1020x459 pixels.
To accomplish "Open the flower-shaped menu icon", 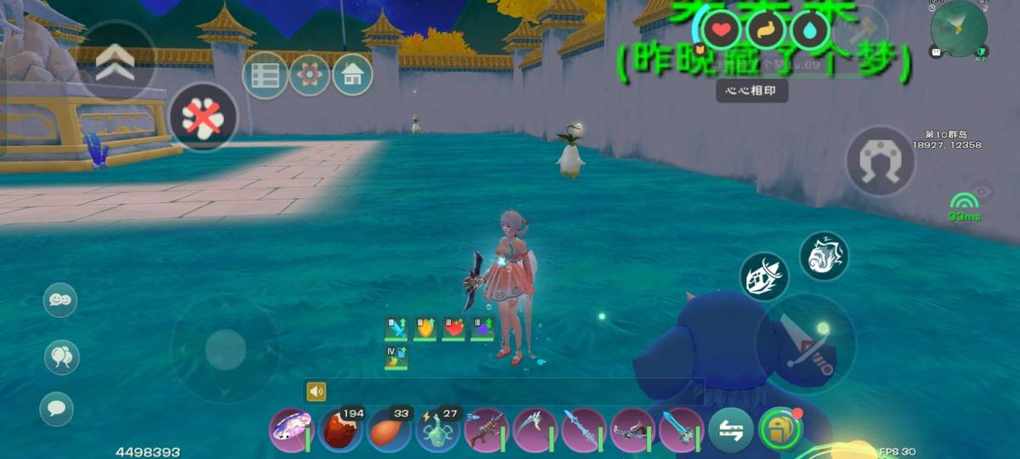I will point(309,75).
